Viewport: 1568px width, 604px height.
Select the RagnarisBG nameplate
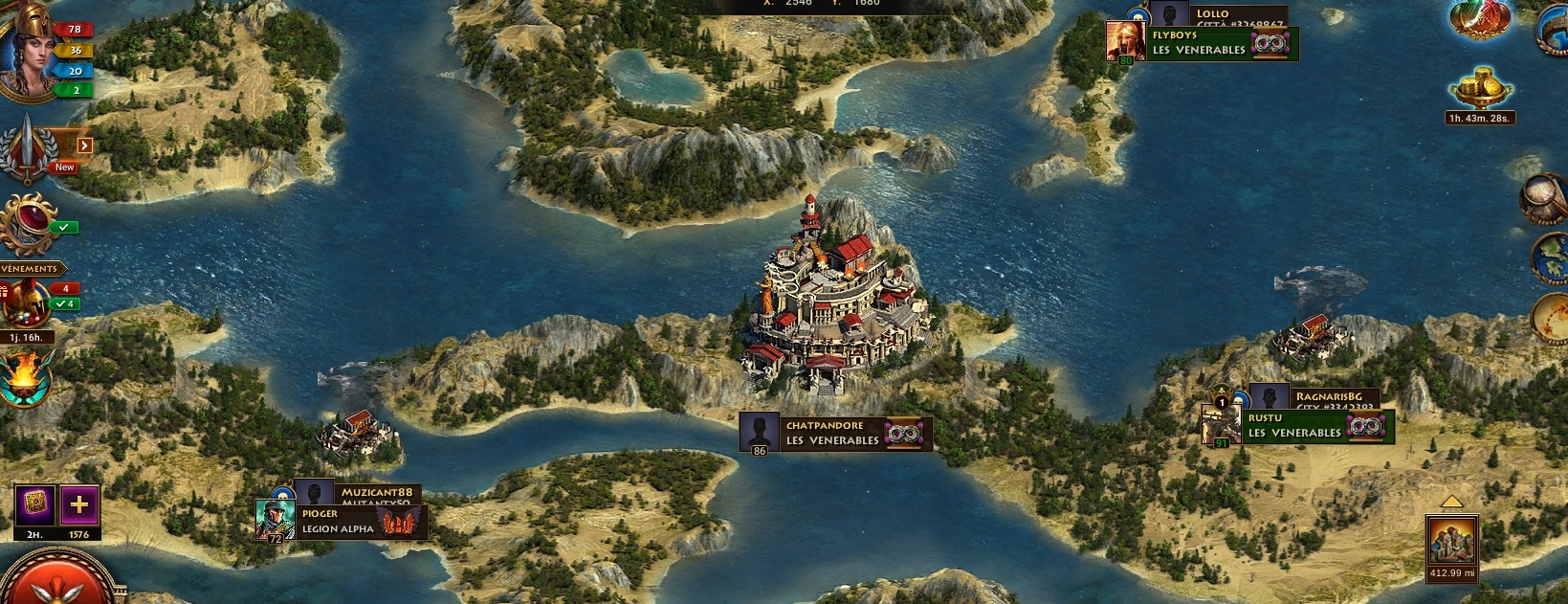point(1328,396)
